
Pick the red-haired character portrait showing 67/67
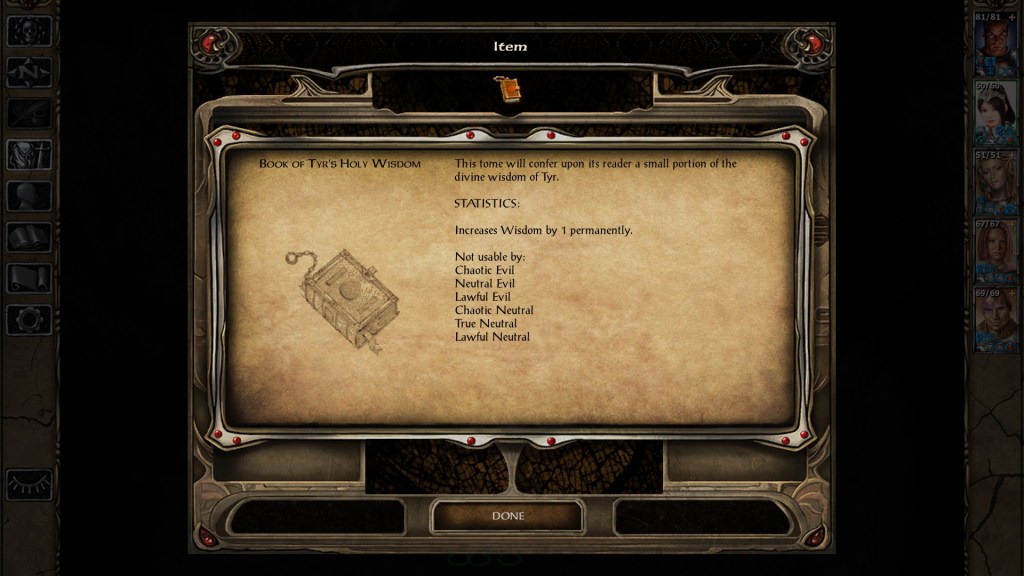click(995, 253)
